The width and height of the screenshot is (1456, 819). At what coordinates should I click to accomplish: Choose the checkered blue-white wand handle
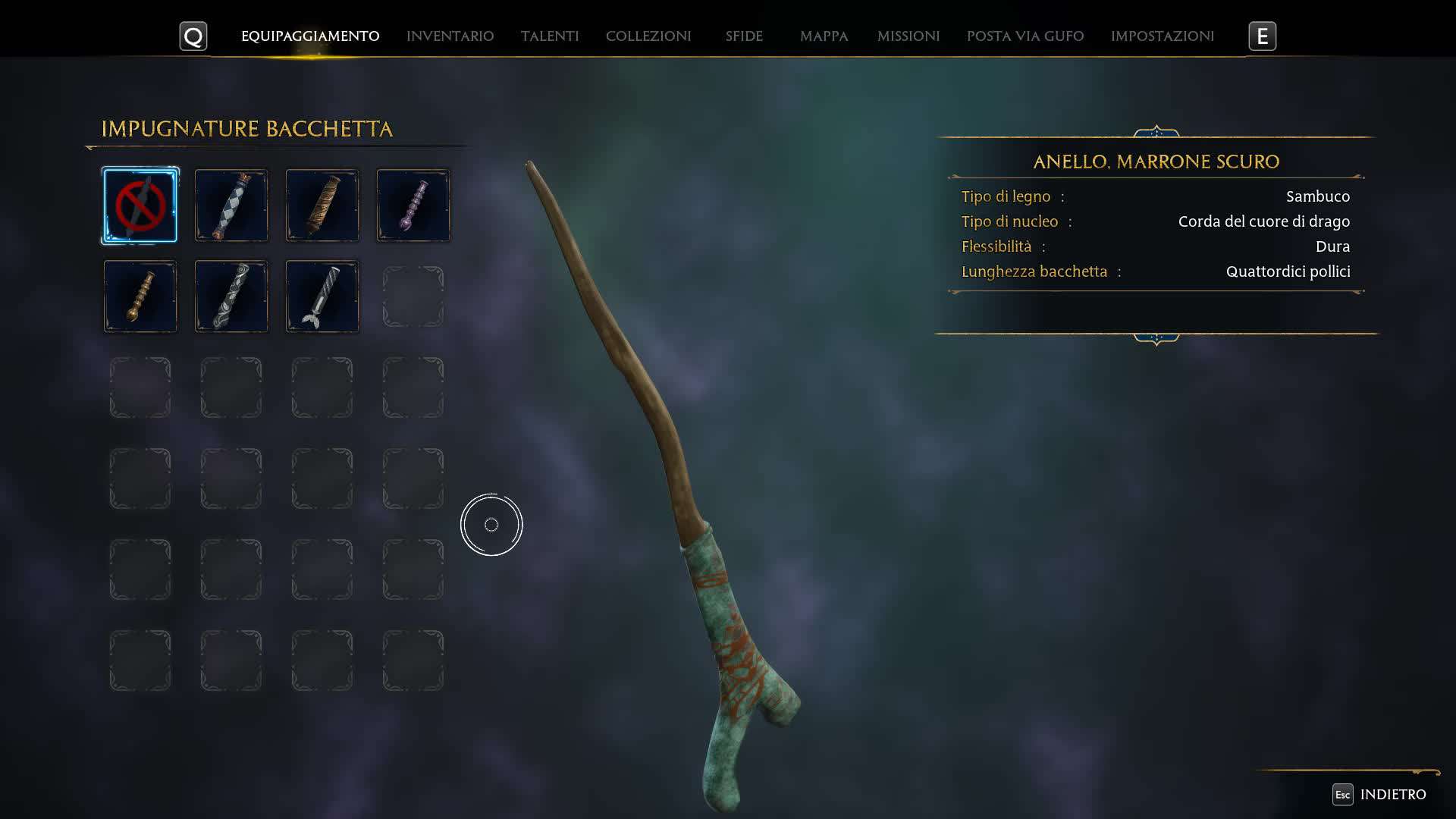coord(231,206)
